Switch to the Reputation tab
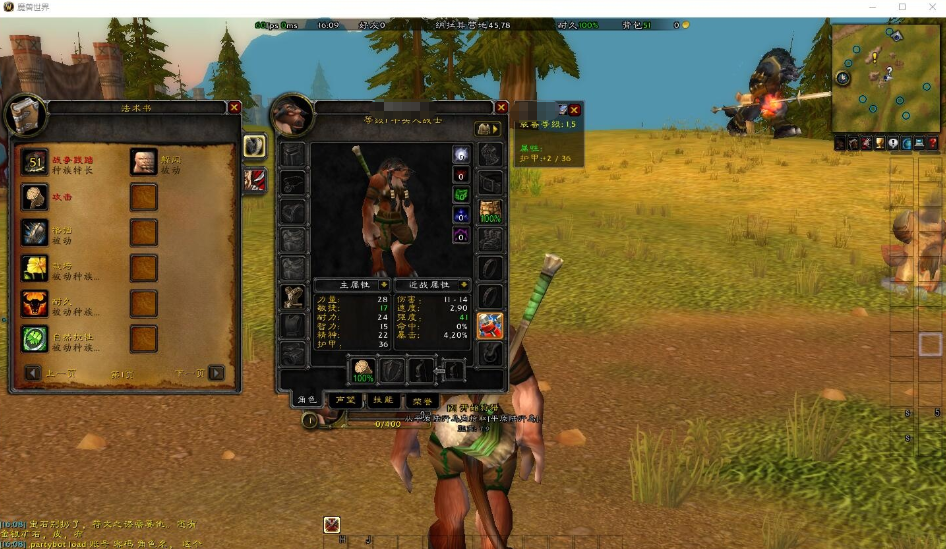The height and width of the screenshot is (549, 946). point(344,400)
